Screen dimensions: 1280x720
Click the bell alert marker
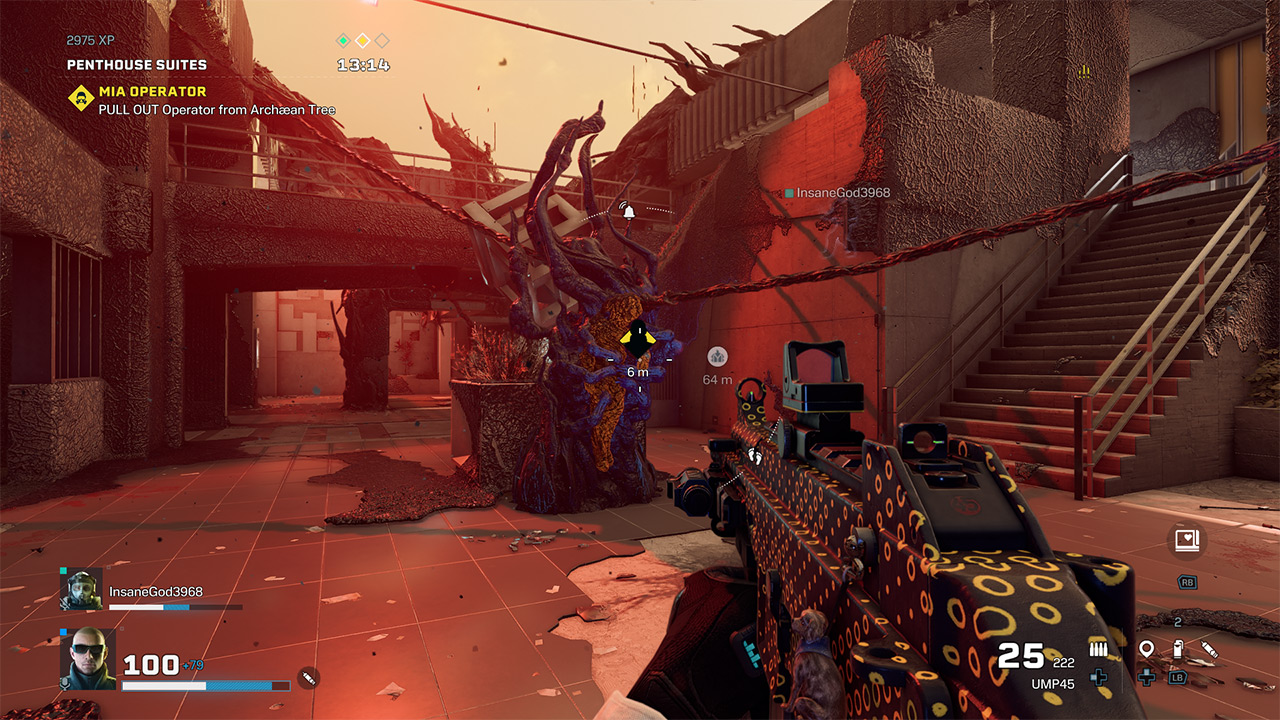(x=628, y=210)
